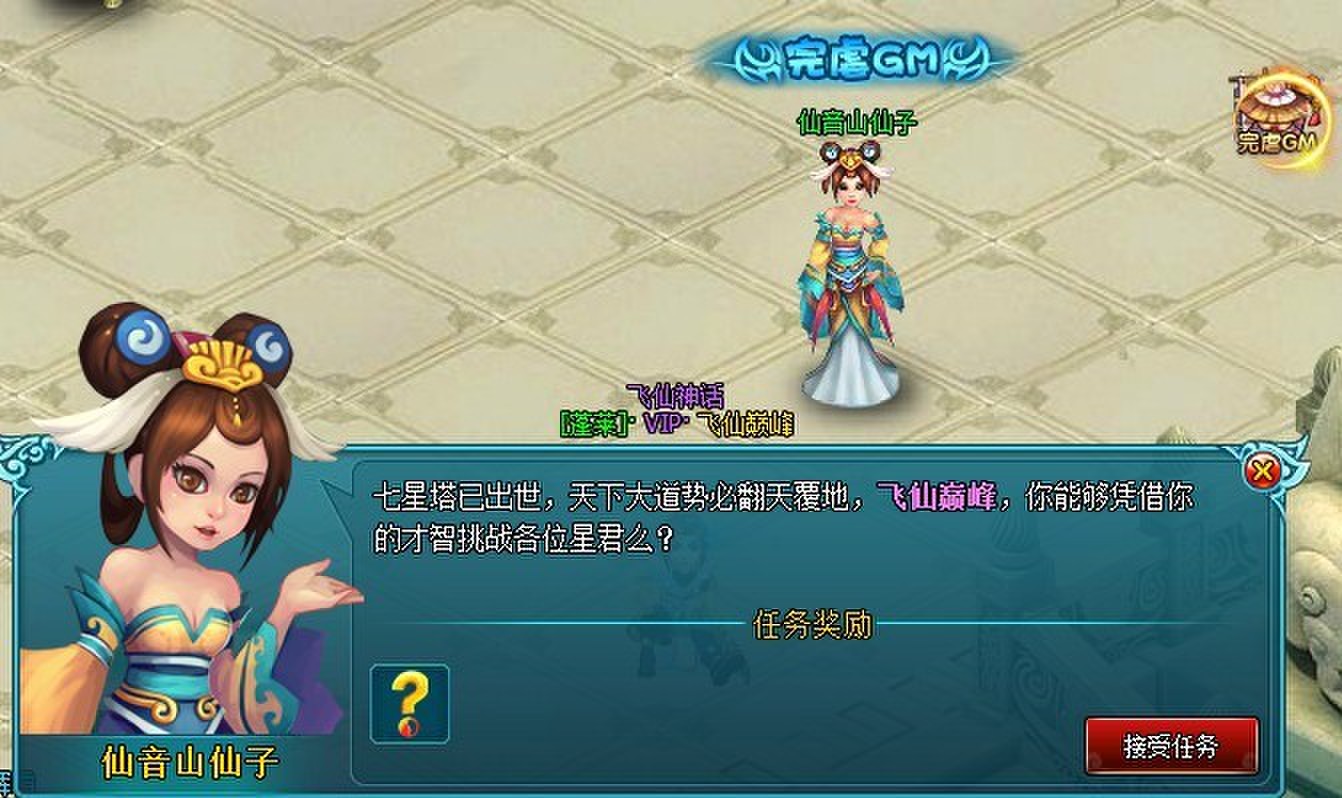Inspect the question mark reward icon
This screenshot has width=1342, height=798.
(409, 703)
